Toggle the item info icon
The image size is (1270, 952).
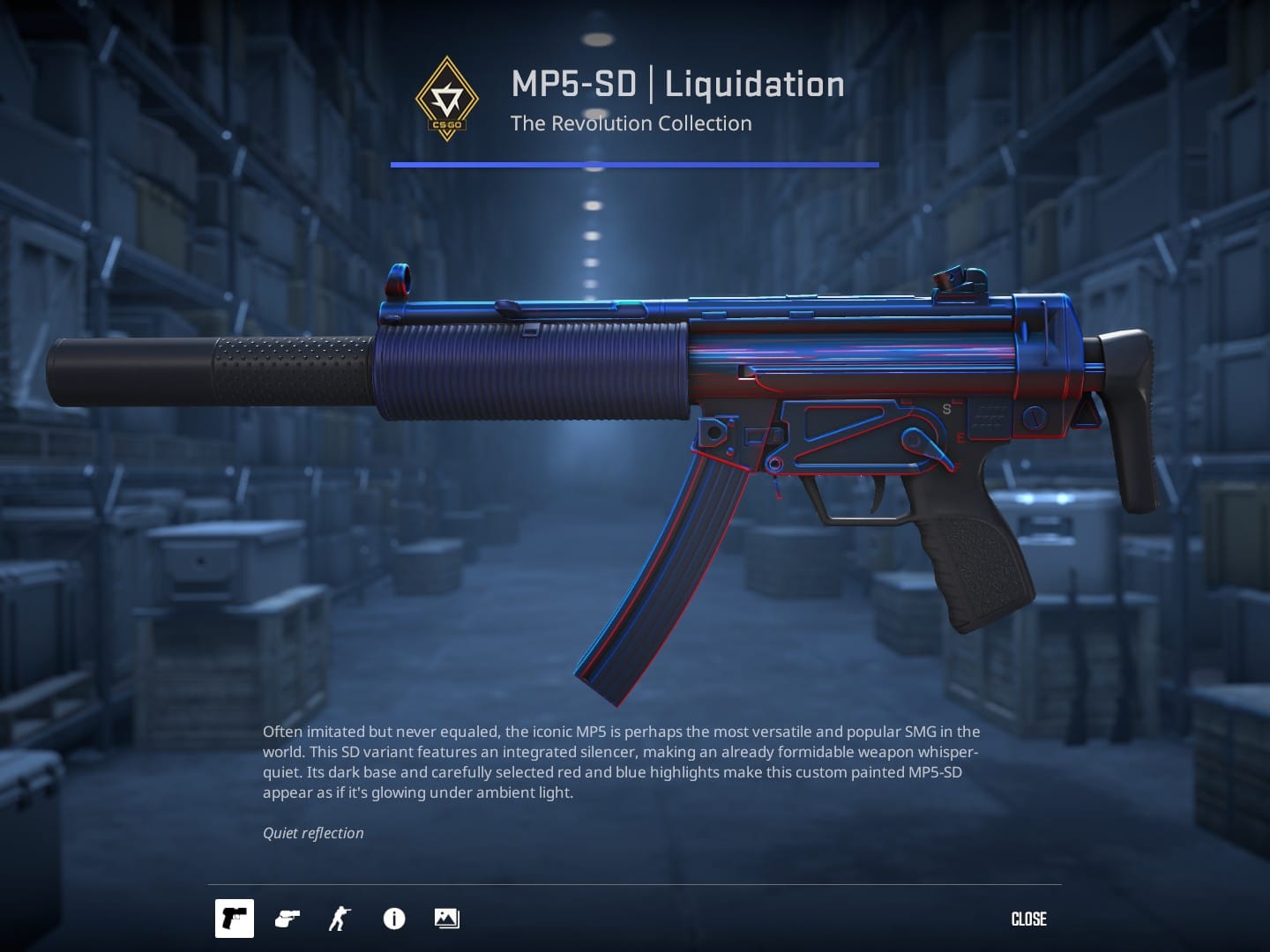(x=394, y=919)
